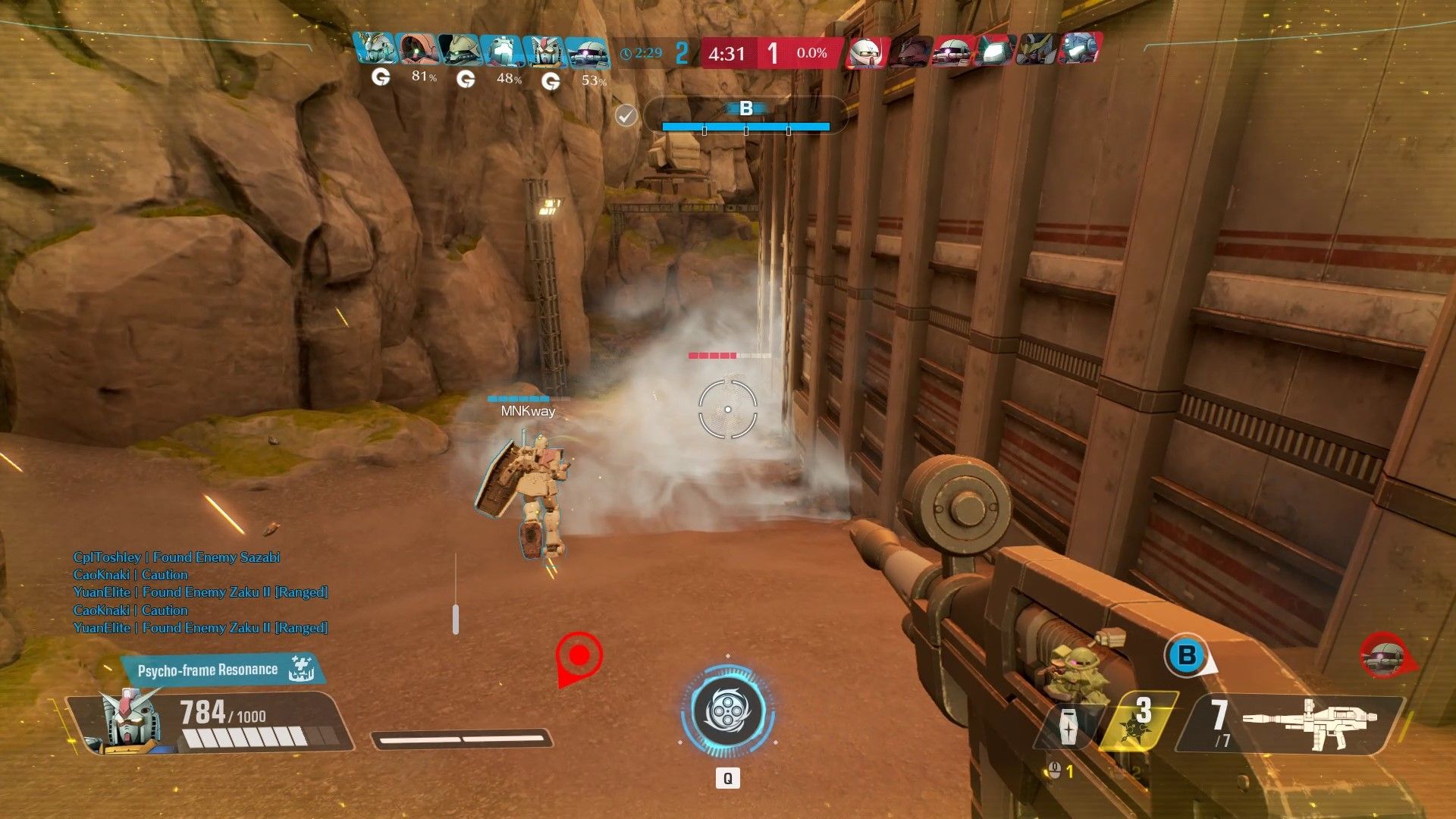Click the blue B objective waypoint marker
The image size is (1456, 819).
pos(1187,655)
